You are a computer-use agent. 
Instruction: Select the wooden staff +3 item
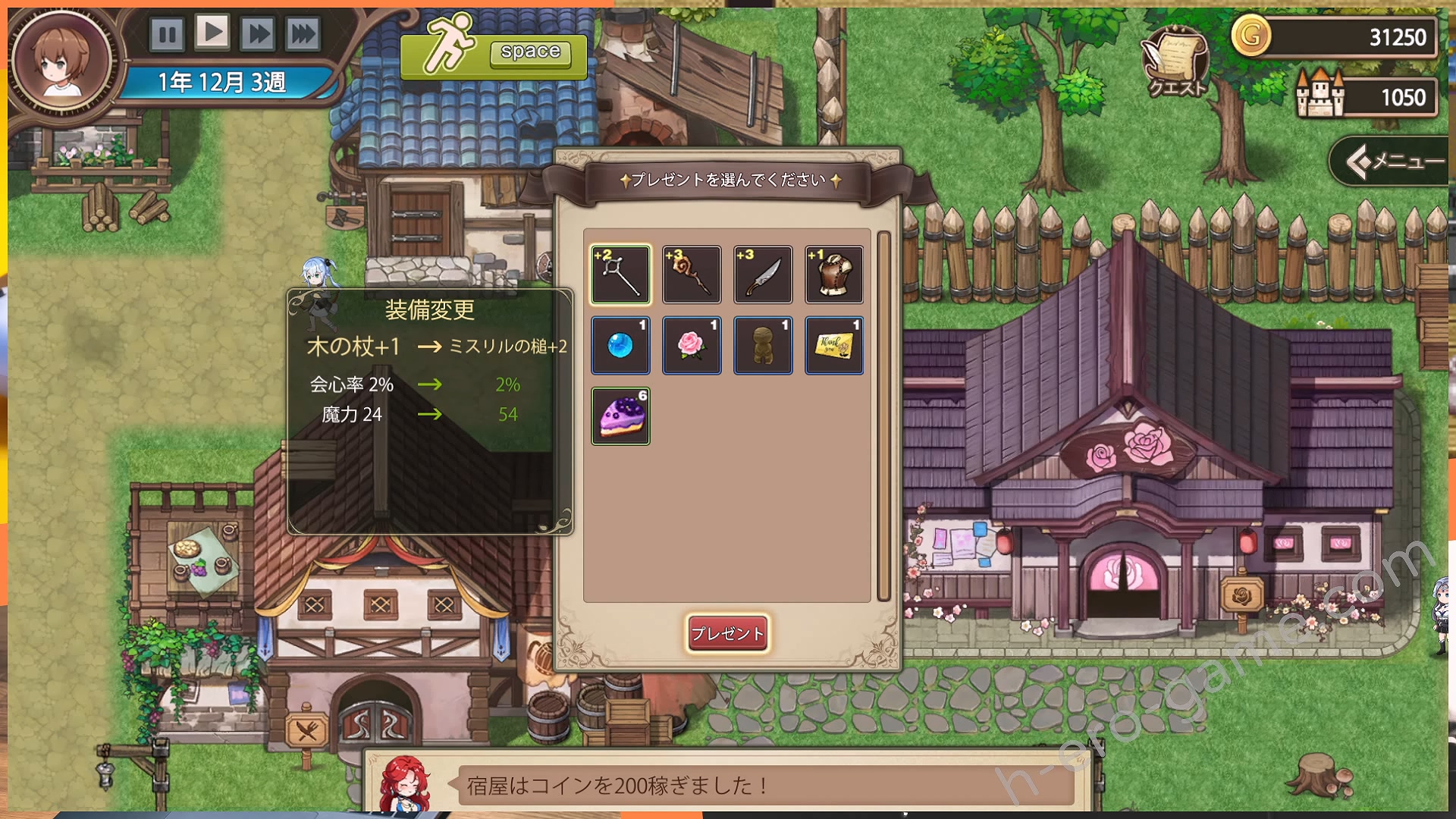[x=691, y=275]
